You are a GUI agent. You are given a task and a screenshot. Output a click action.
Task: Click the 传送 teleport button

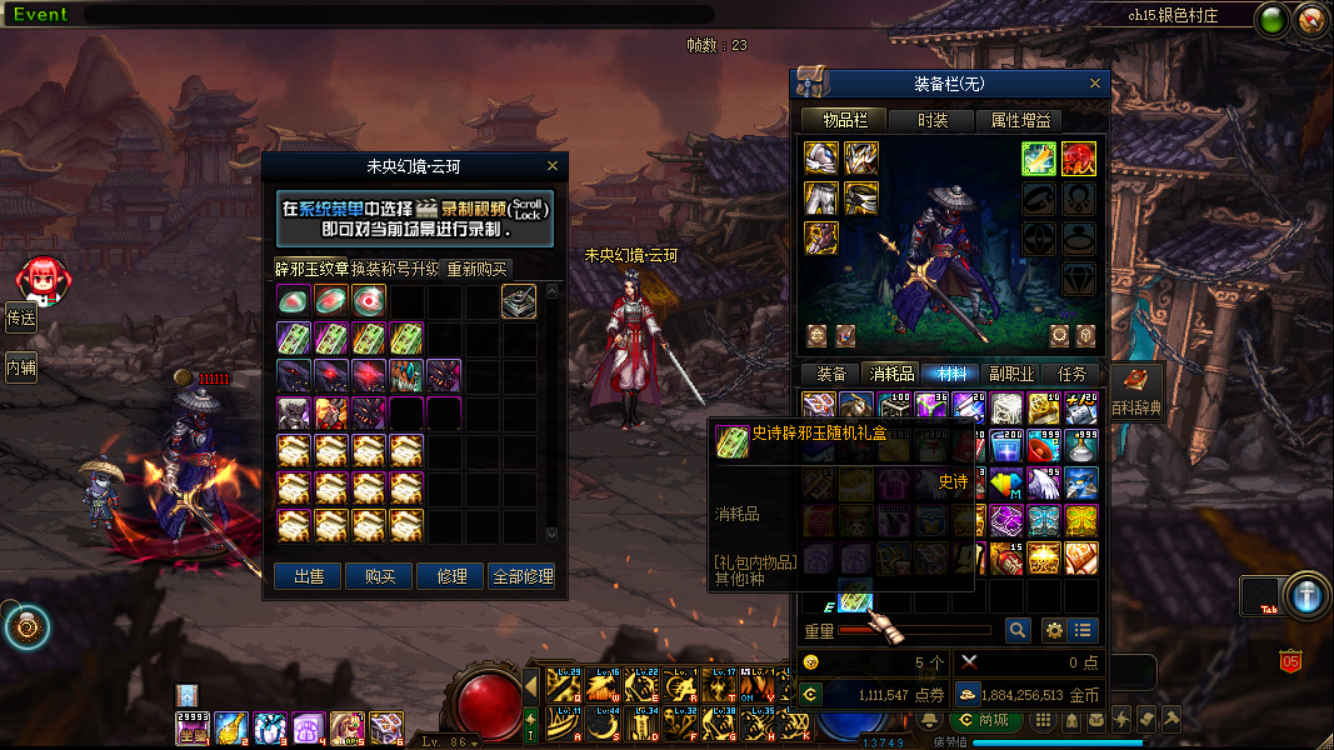tap(21, 319)
